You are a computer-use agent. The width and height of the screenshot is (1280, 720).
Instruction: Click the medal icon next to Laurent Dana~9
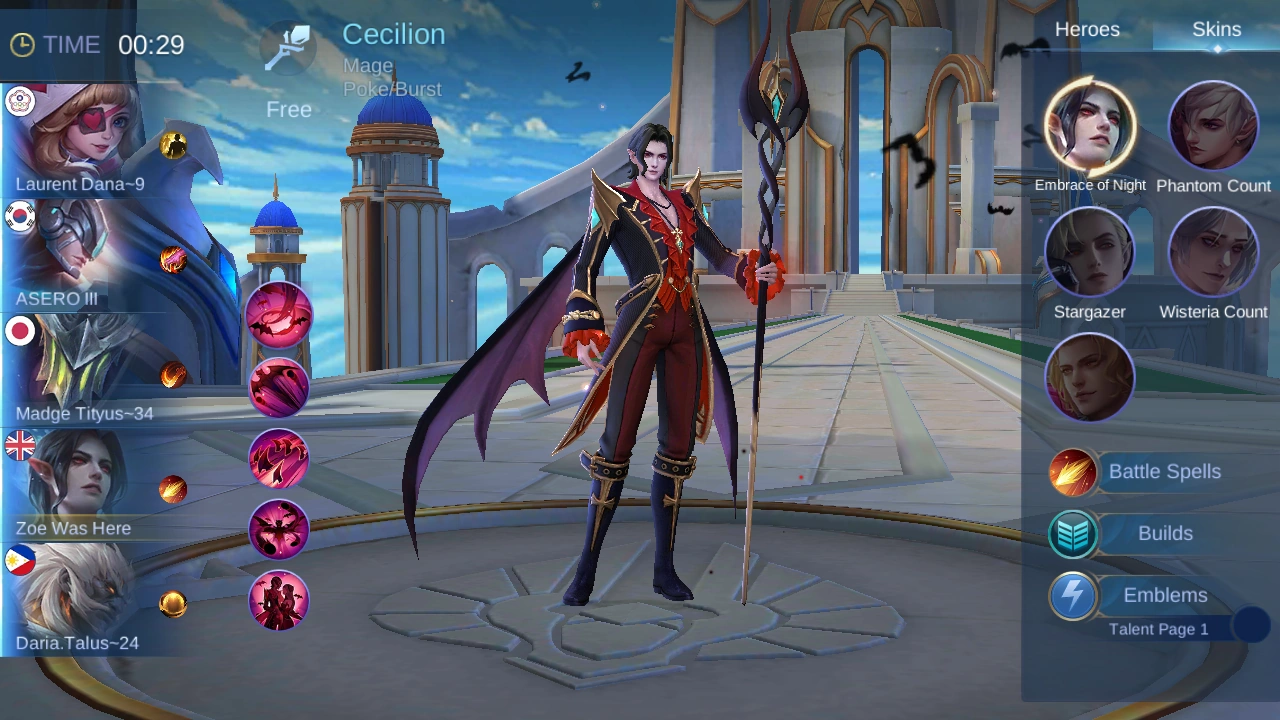pyautogui.click(x=174, y=146)
